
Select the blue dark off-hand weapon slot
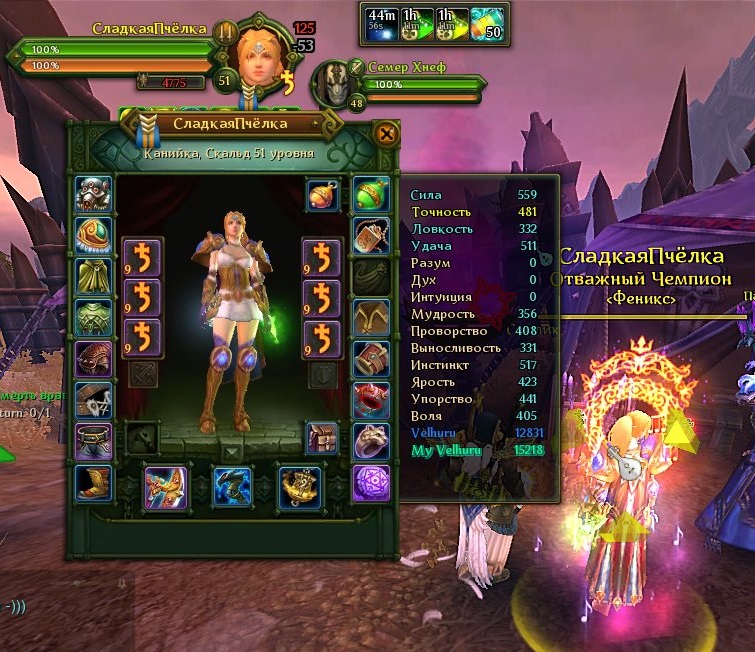coord(233,487)
